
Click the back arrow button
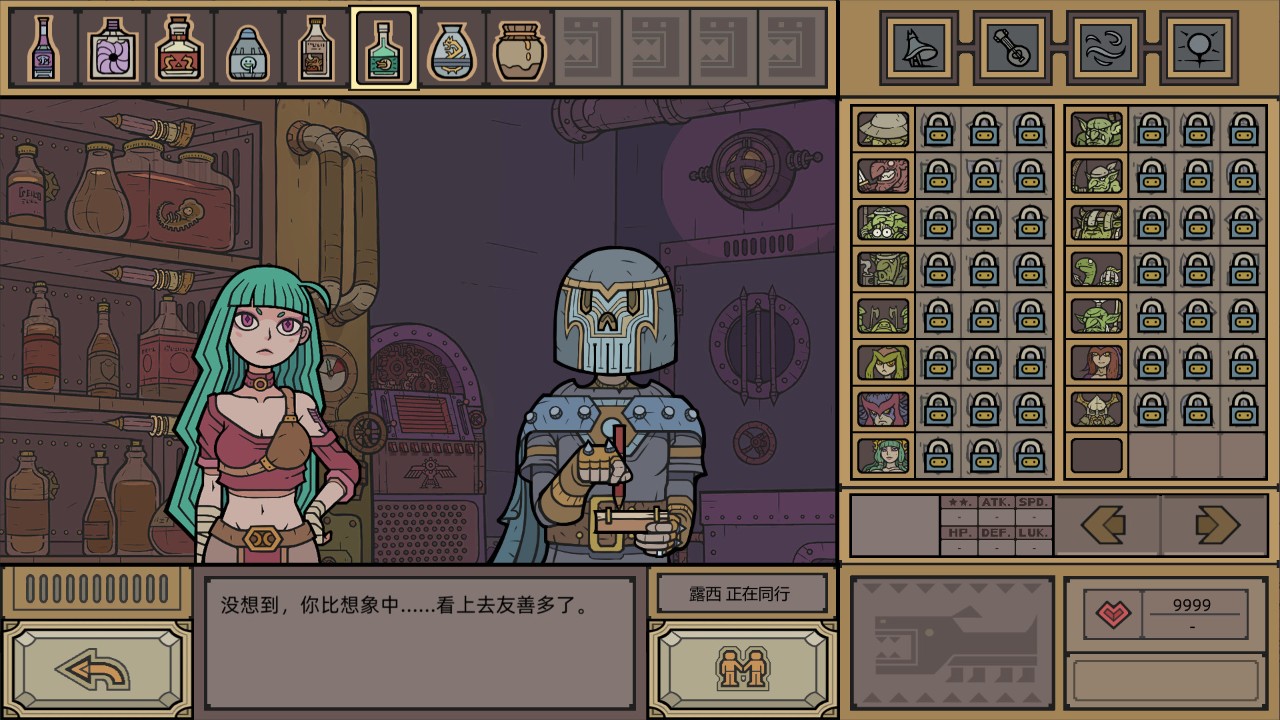coord(97,669)
